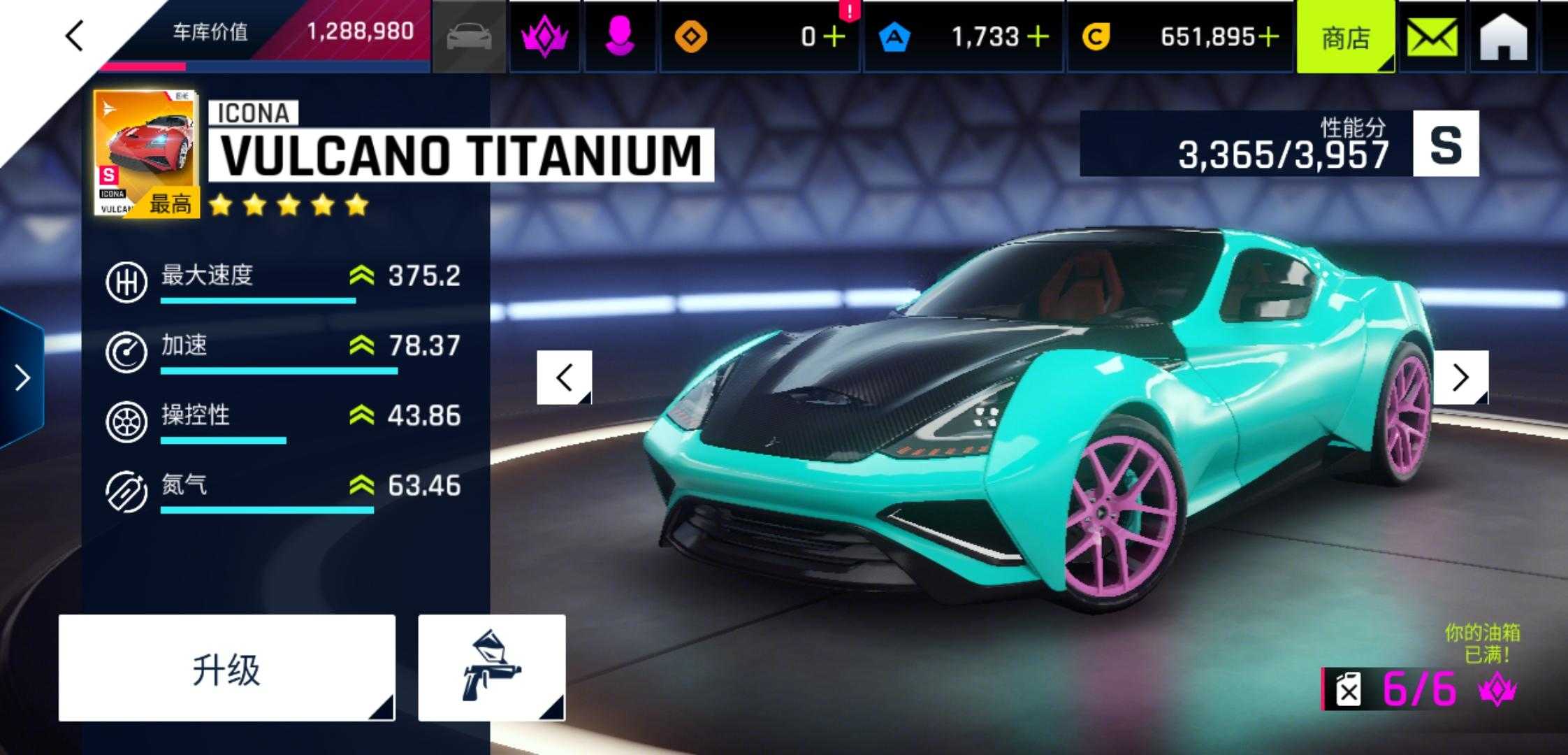Select the Vulcano Titanium car card thumbnail
1568x755 pixels.
(146, 154)
